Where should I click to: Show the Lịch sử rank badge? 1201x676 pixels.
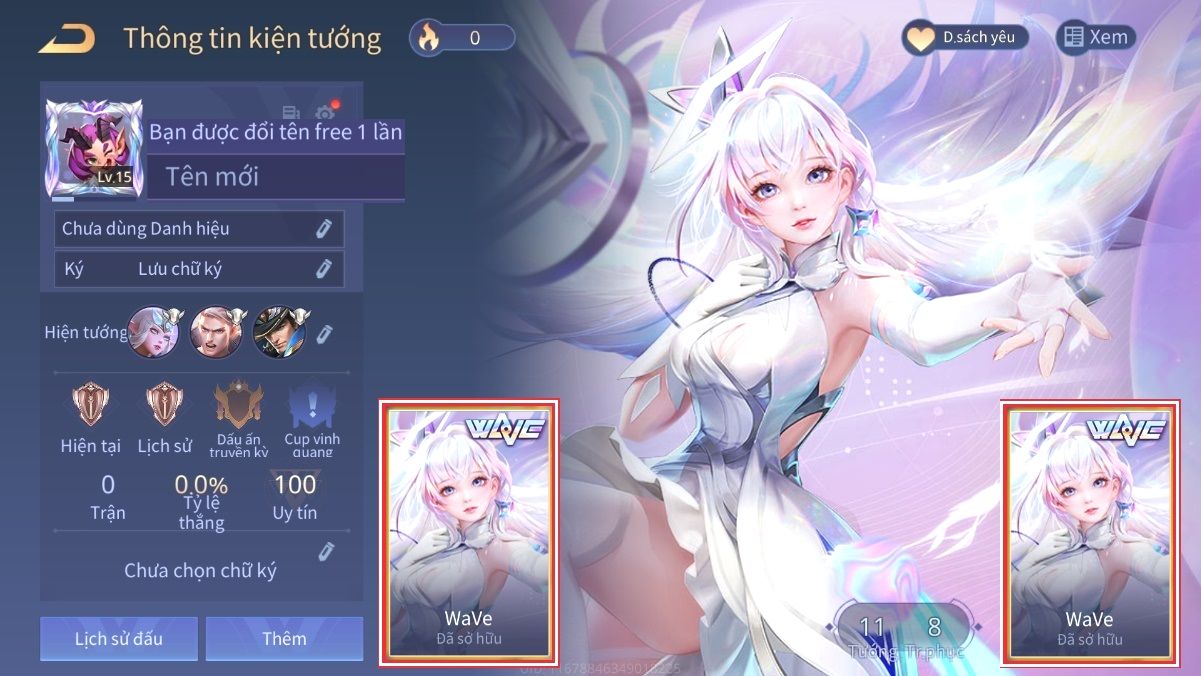[x=164, y=405]
